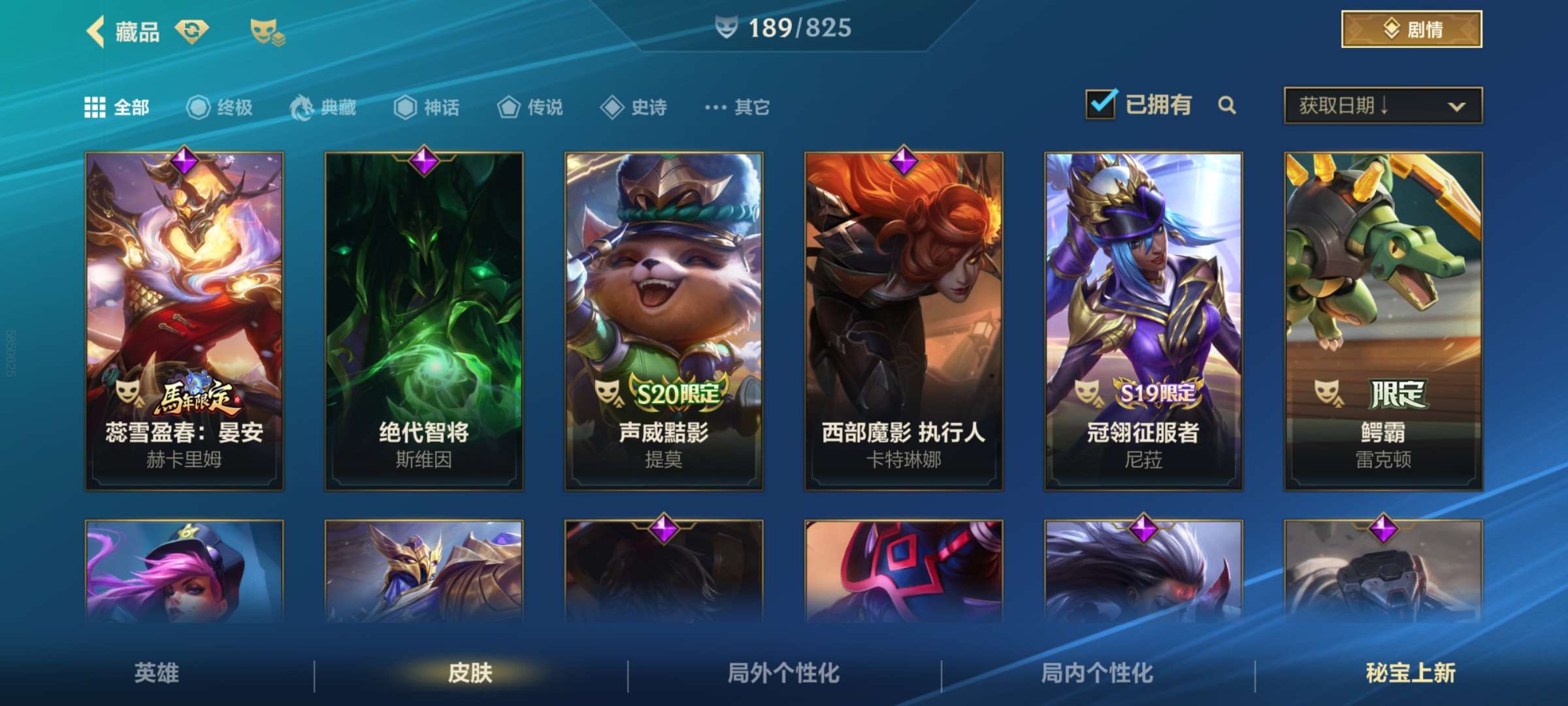Click the back arrow beside 藏品
This screenshot has width=1568, height=706.
[x=93, y=29]
